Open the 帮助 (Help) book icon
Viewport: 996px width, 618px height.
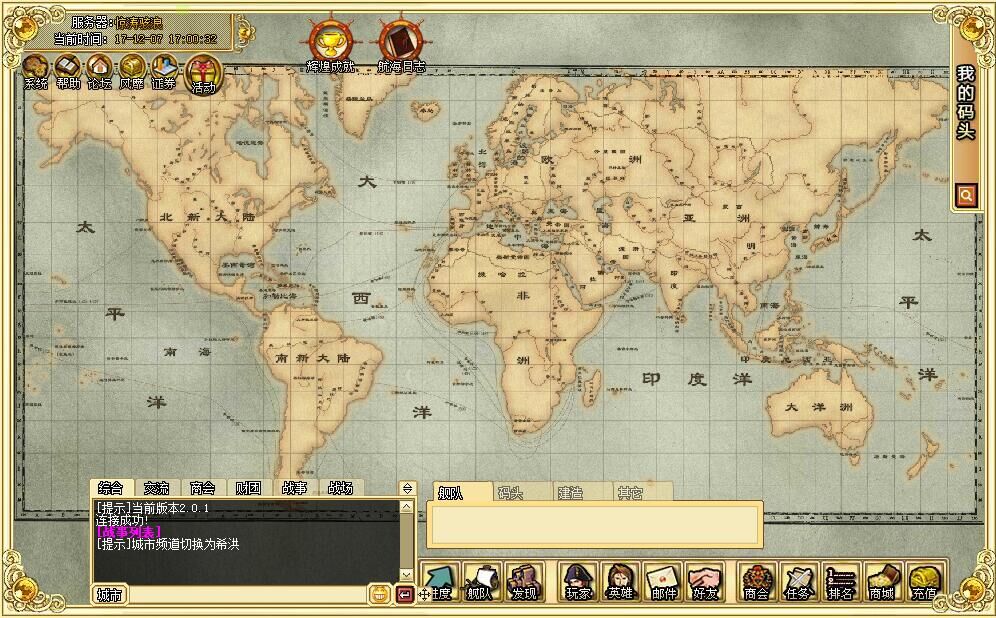point(67,71)
